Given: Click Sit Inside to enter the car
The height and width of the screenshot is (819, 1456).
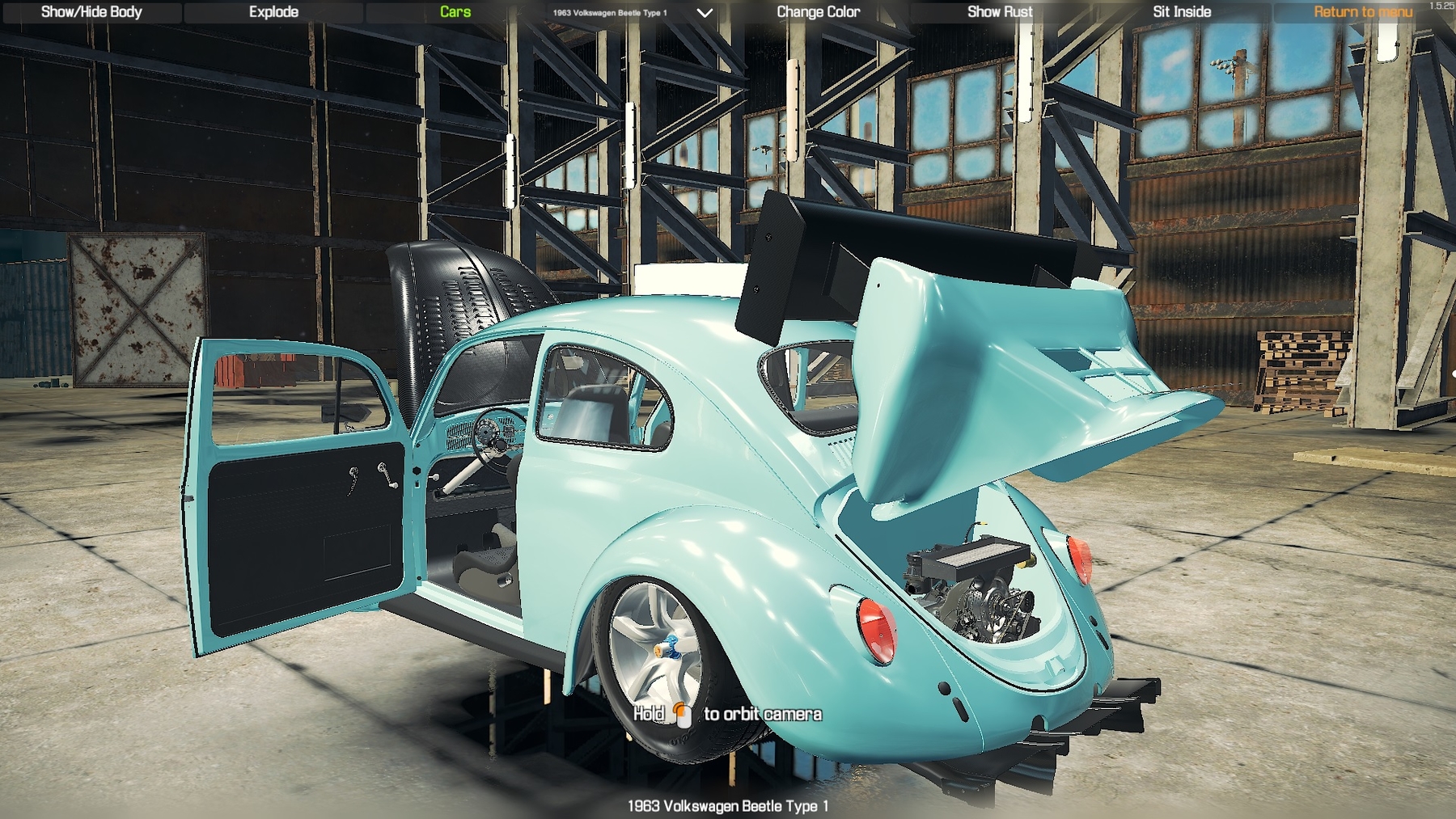Looking at the screenshot, I should pos(1181,11).
